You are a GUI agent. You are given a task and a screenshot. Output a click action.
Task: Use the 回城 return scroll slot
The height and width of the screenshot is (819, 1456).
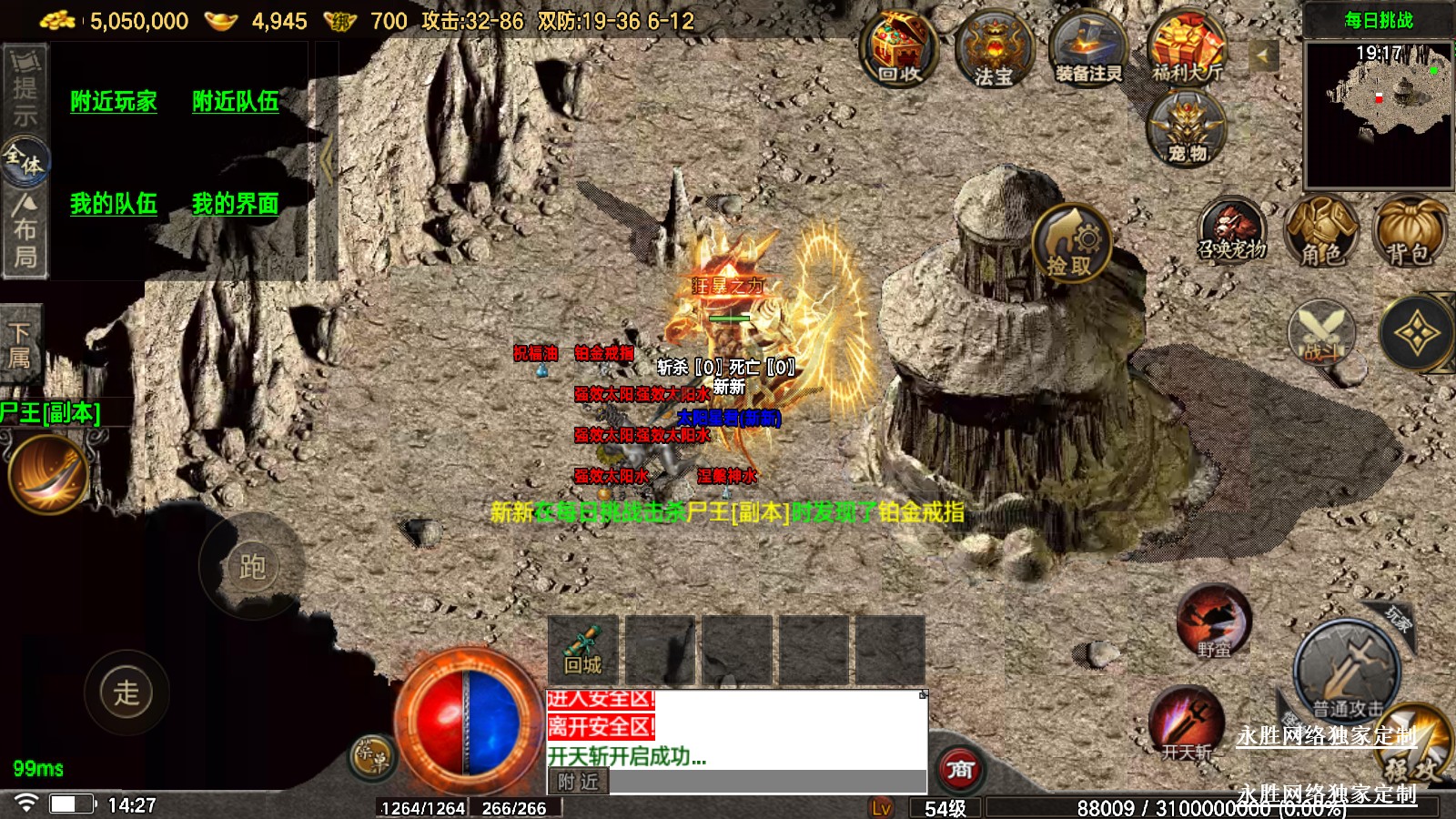(x=582, y=650)
